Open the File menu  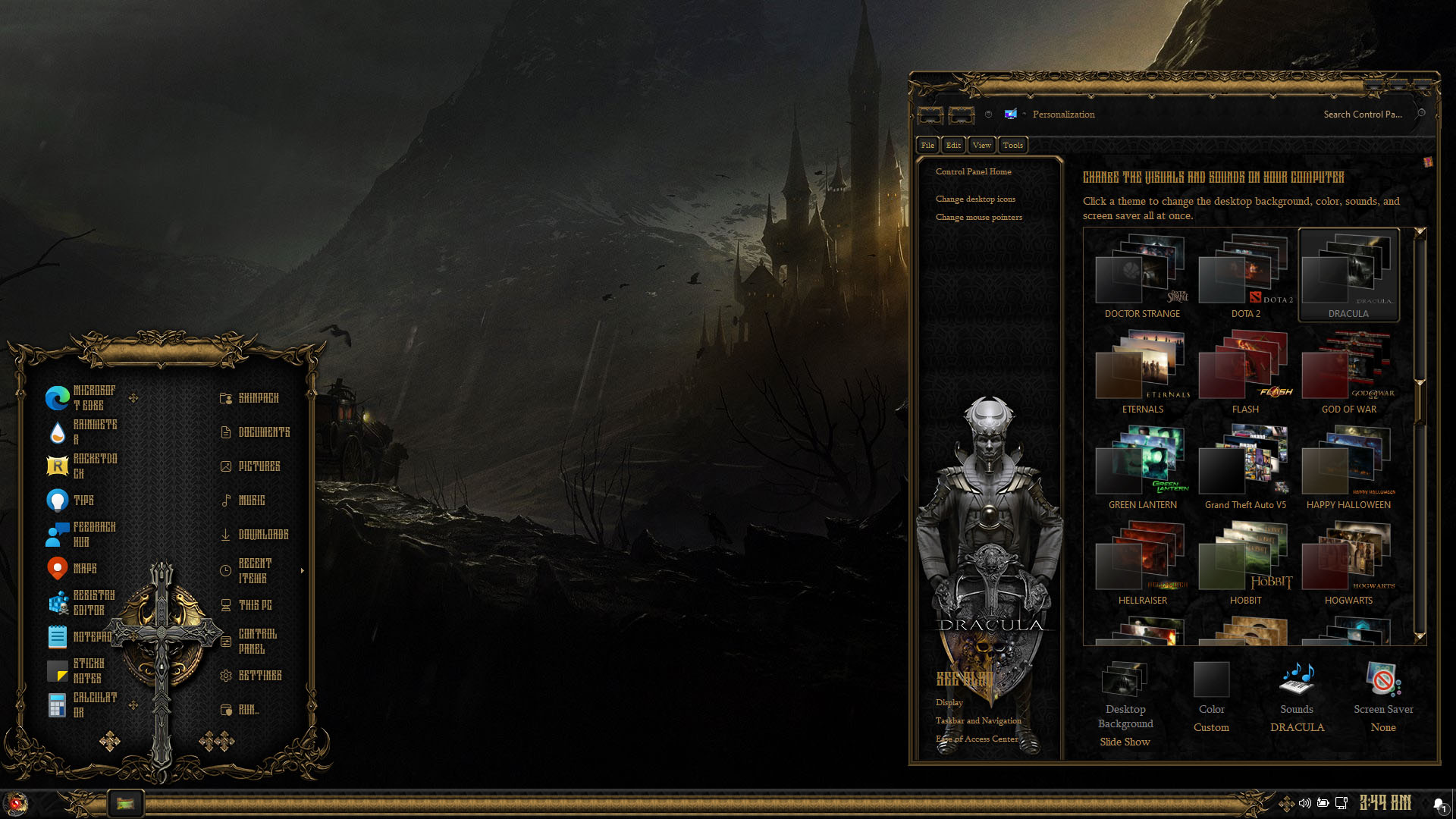click(x=927, y=145)
